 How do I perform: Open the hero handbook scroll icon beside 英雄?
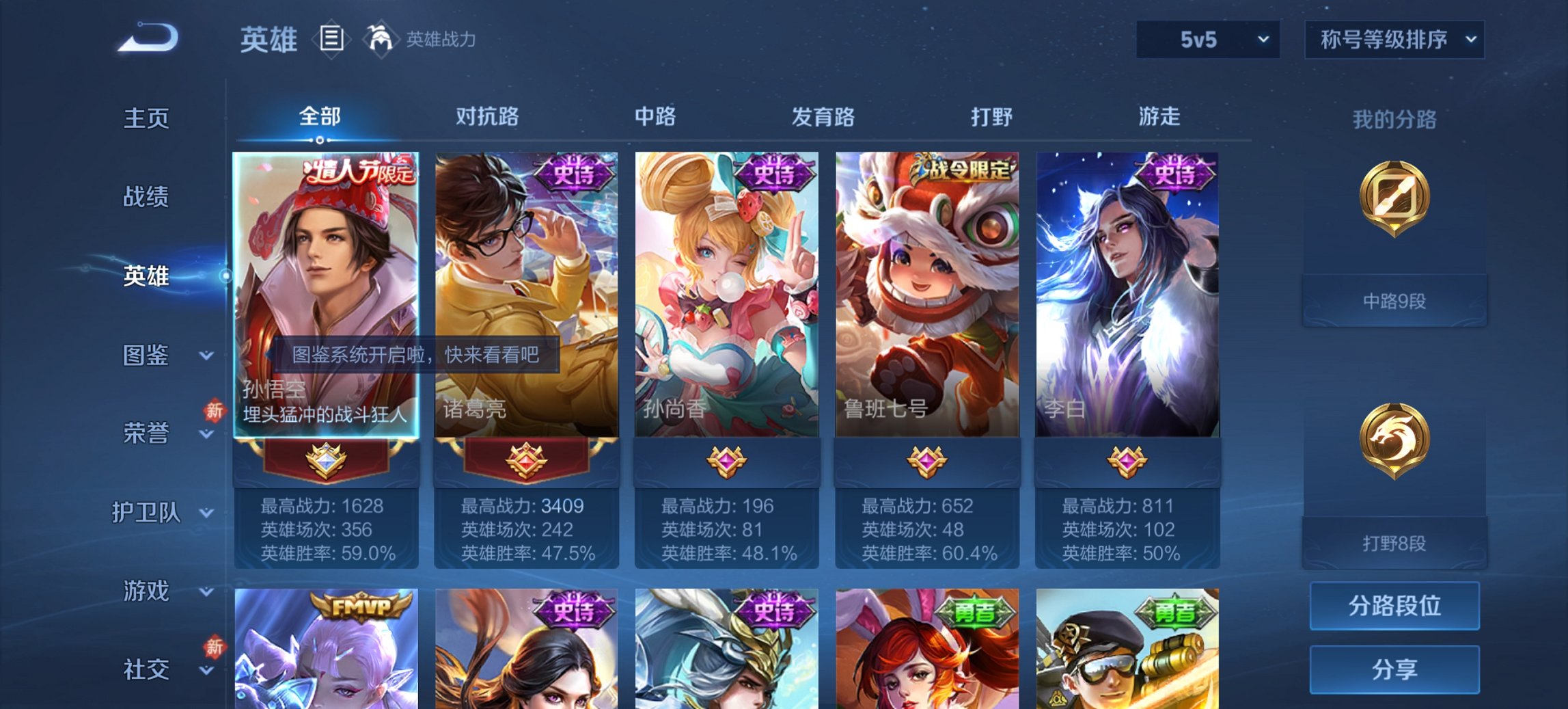331,40
